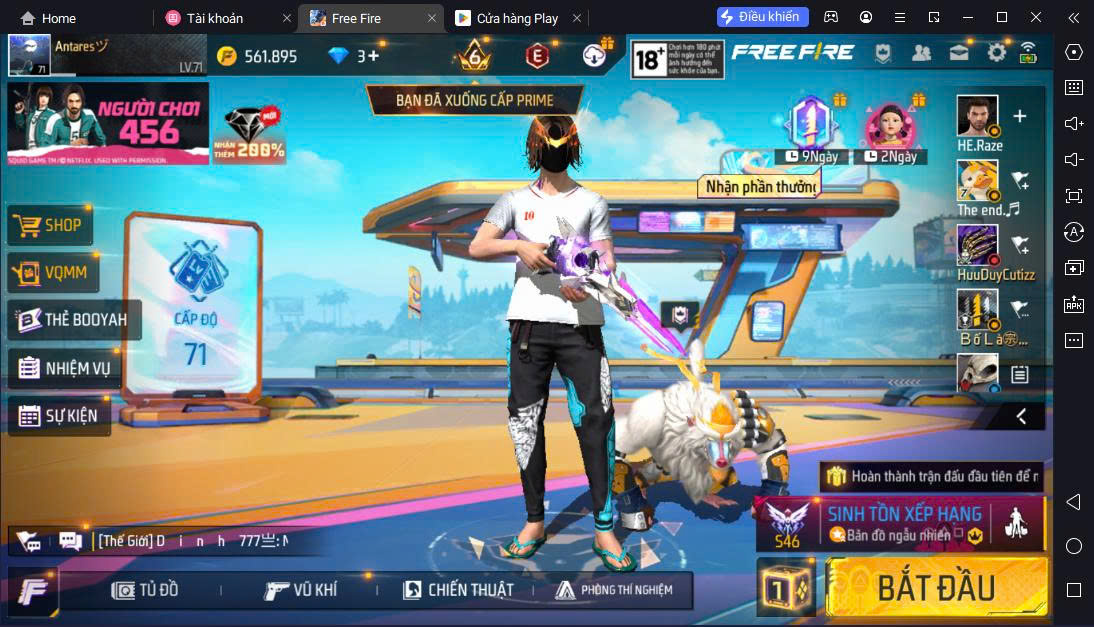Claim reward from Nhận phần thưởng bubble
The width and height of the screenshot is (1094, 627).
point(760,186)
